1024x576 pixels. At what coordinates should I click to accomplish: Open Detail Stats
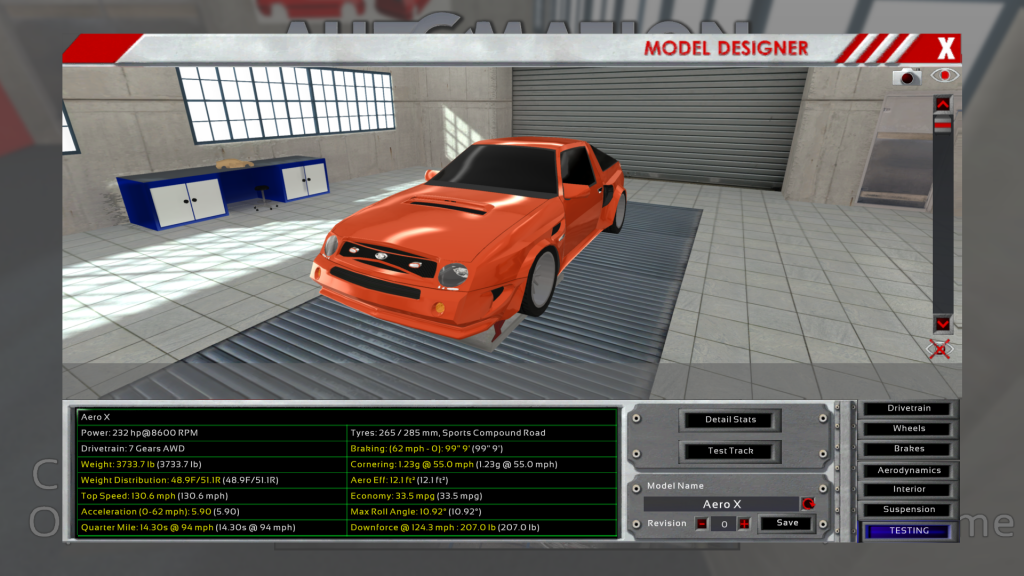(x=730, y=419)
